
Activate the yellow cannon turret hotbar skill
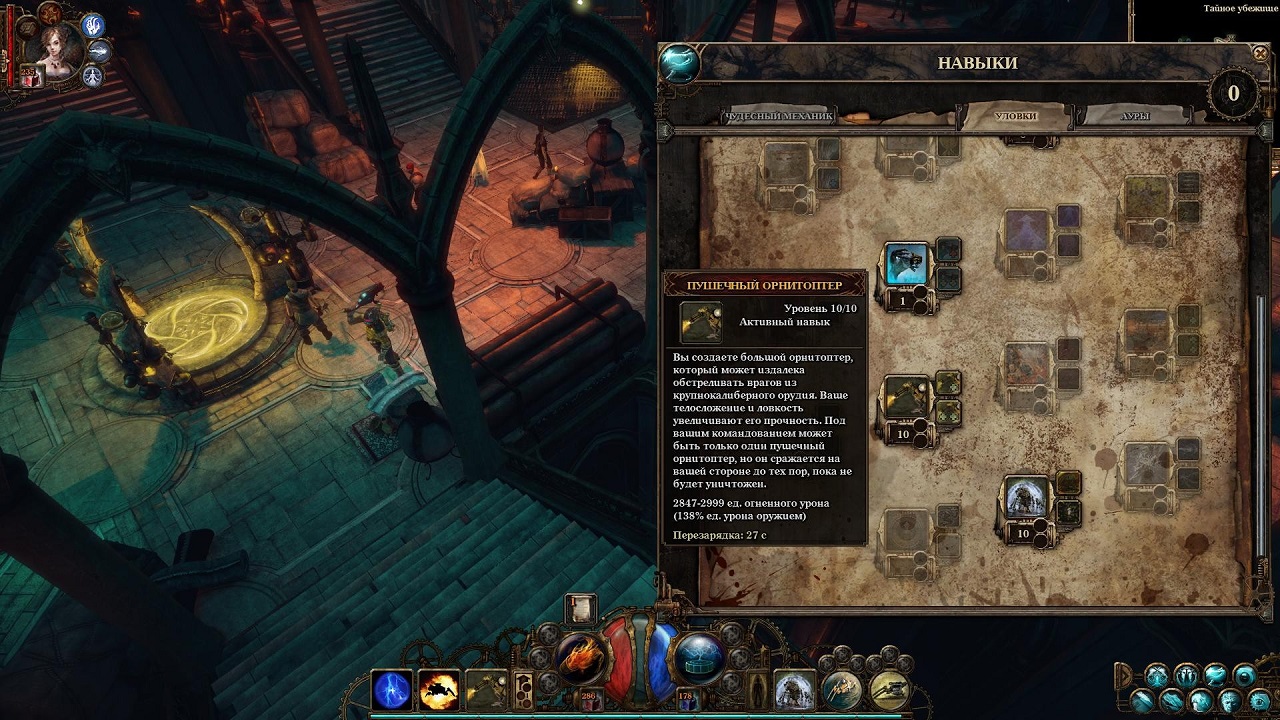pyautogui.click(x=888, y=689)
